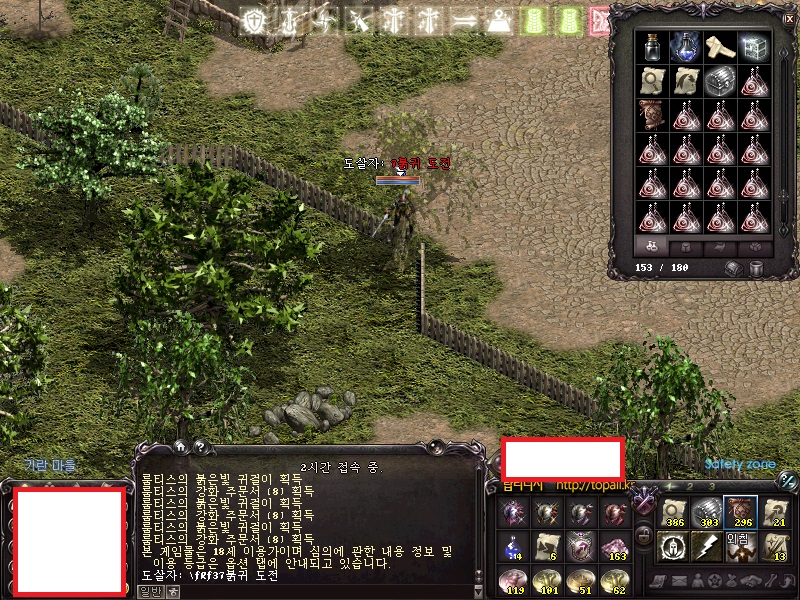The height and width of the screenshot is (600, 800).
Task: Open the storage chest button under inventory
Action: [736, 268]
